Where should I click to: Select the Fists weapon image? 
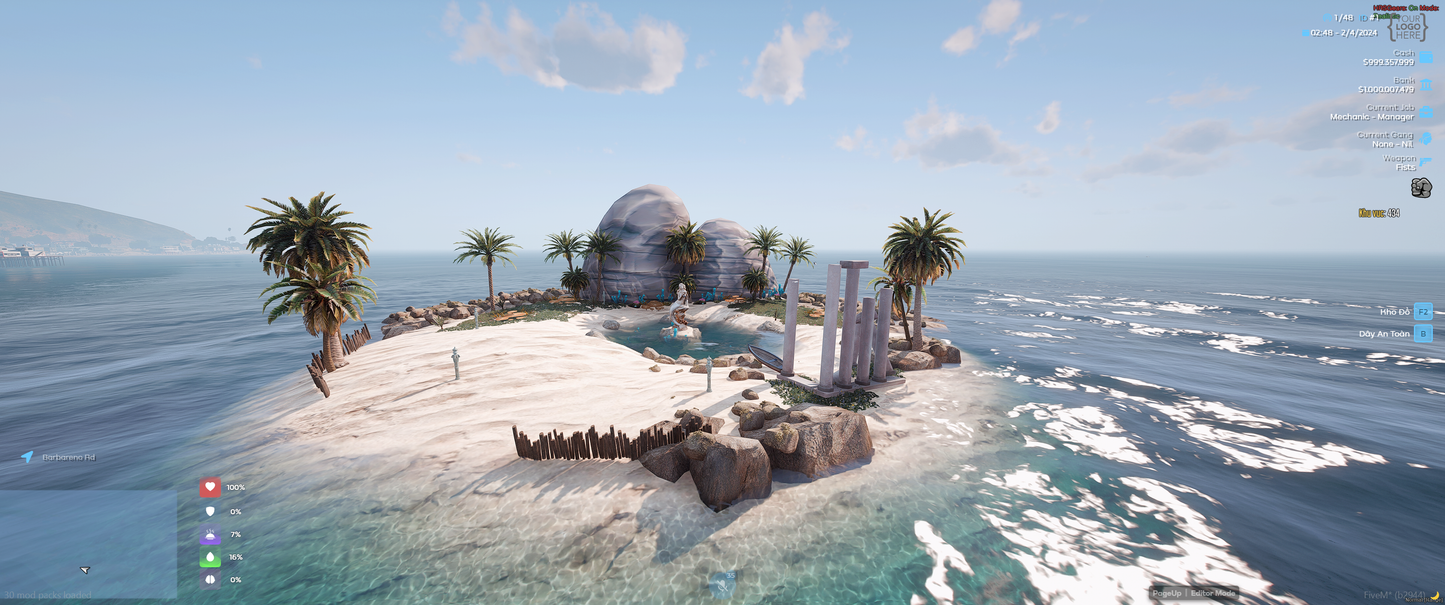[x=1421, y=188]
